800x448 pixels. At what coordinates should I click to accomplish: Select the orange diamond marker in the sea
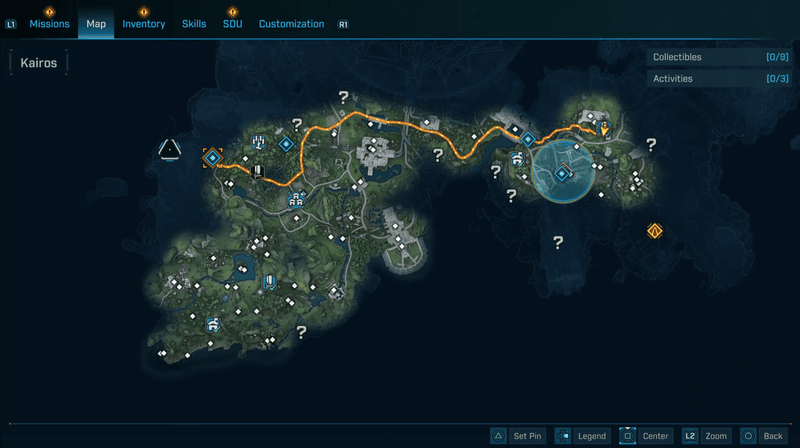655,231
